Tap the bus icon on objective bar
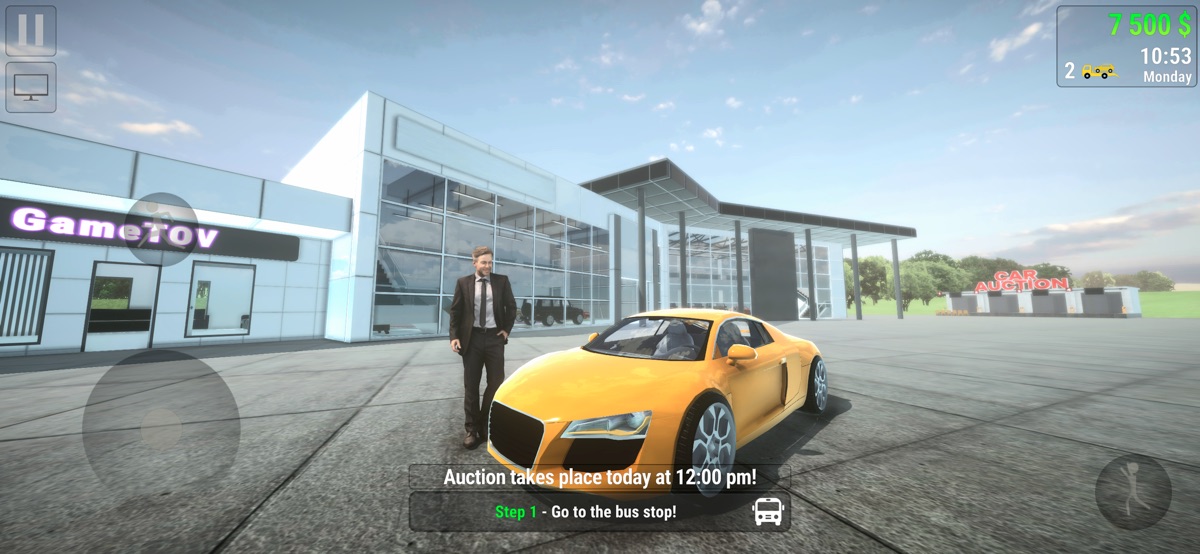This screenshot has width=1200, height=554. click(x=768, y=512)
